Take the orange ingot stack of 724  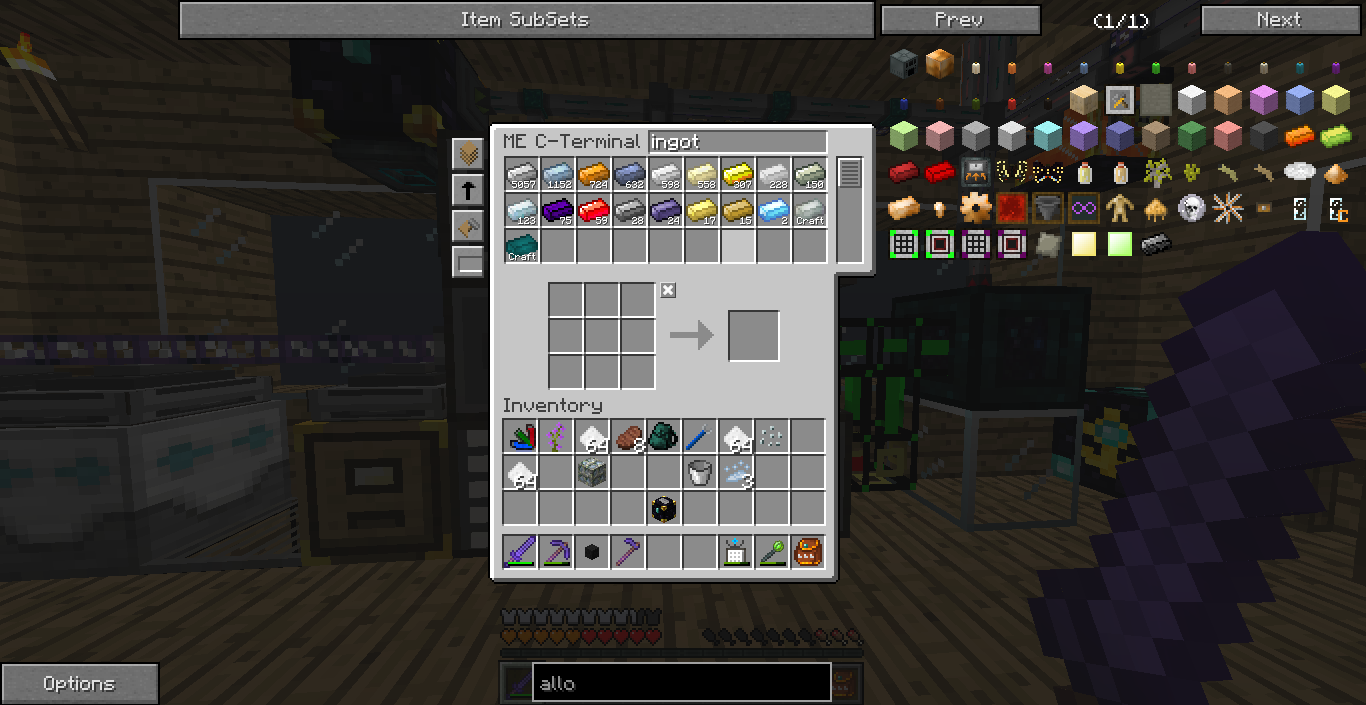coord(593,175)
